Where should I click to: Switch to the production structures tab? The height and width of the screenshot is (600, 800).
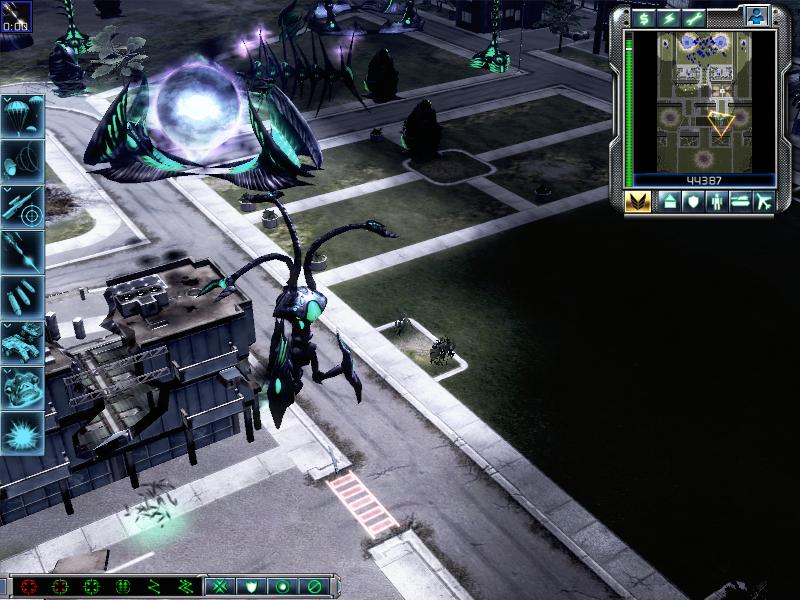pos(669,202)
